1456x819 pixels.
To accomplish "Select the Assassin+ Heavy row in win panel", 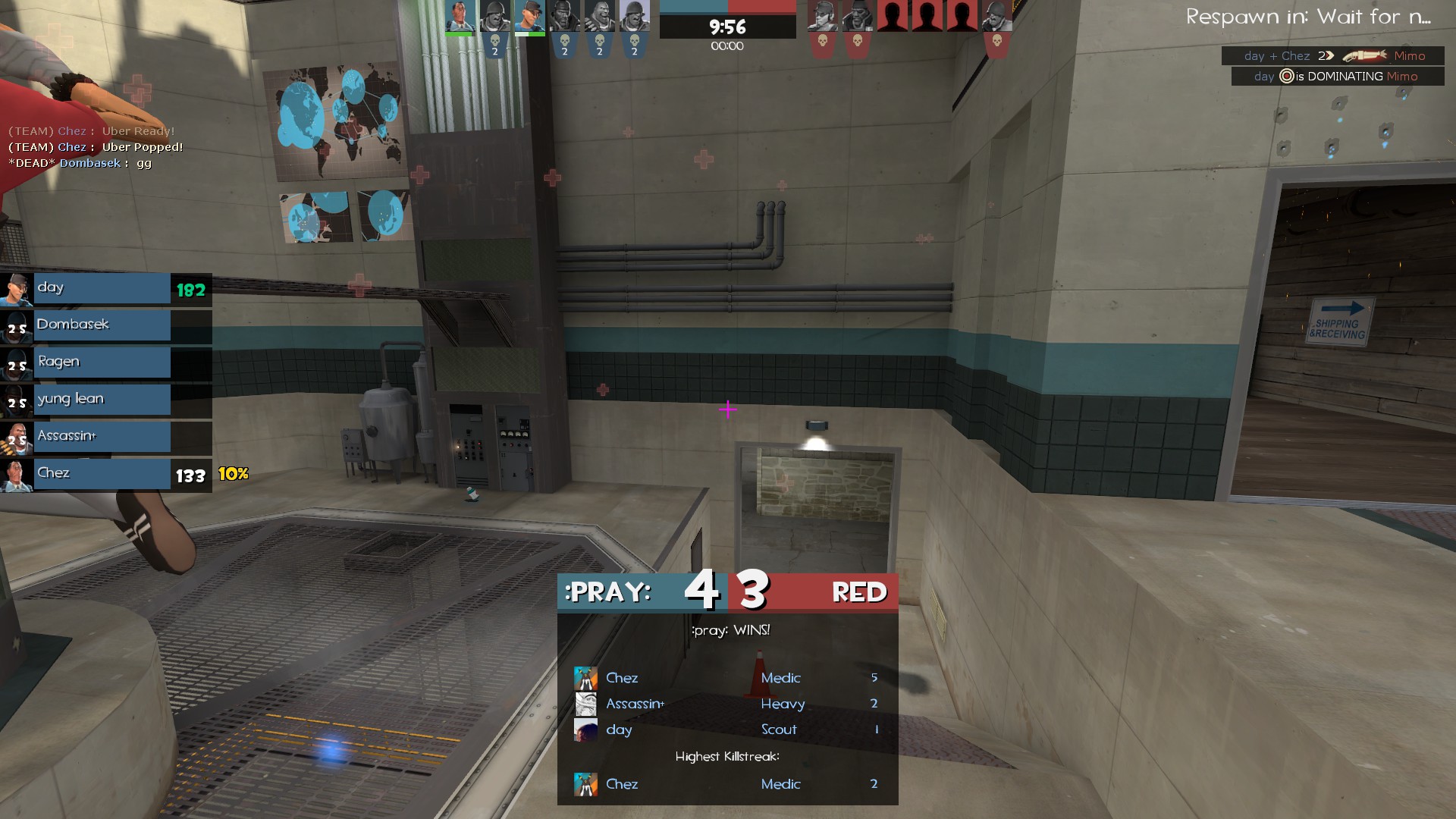I will [726, 704].
